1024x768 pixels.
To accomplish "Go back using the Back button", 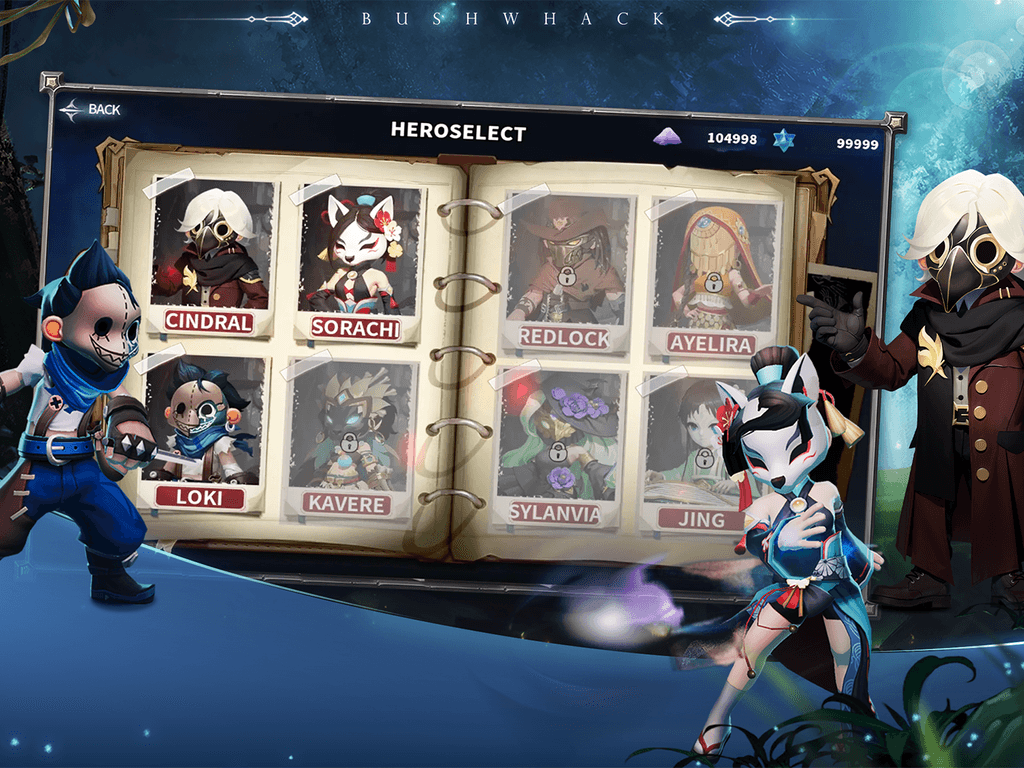I will [90, 110].
